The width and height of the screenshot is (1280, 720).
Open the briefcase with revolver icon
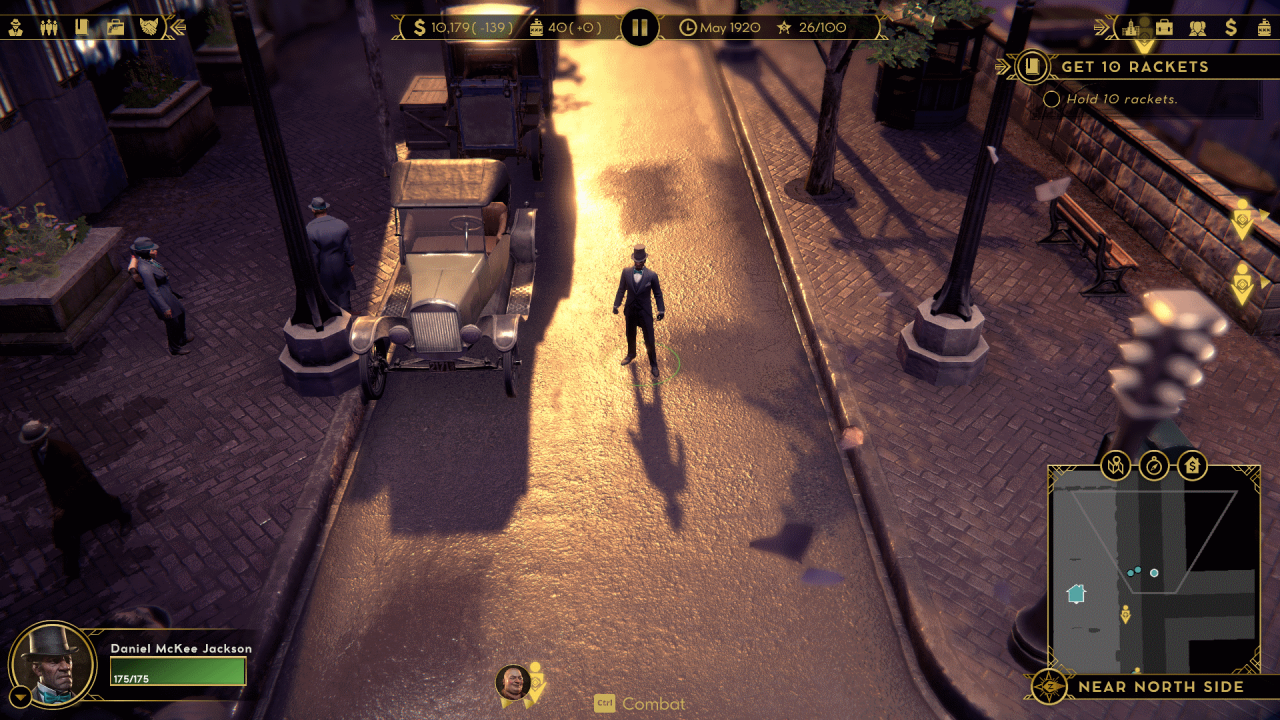tap(116, 27)
